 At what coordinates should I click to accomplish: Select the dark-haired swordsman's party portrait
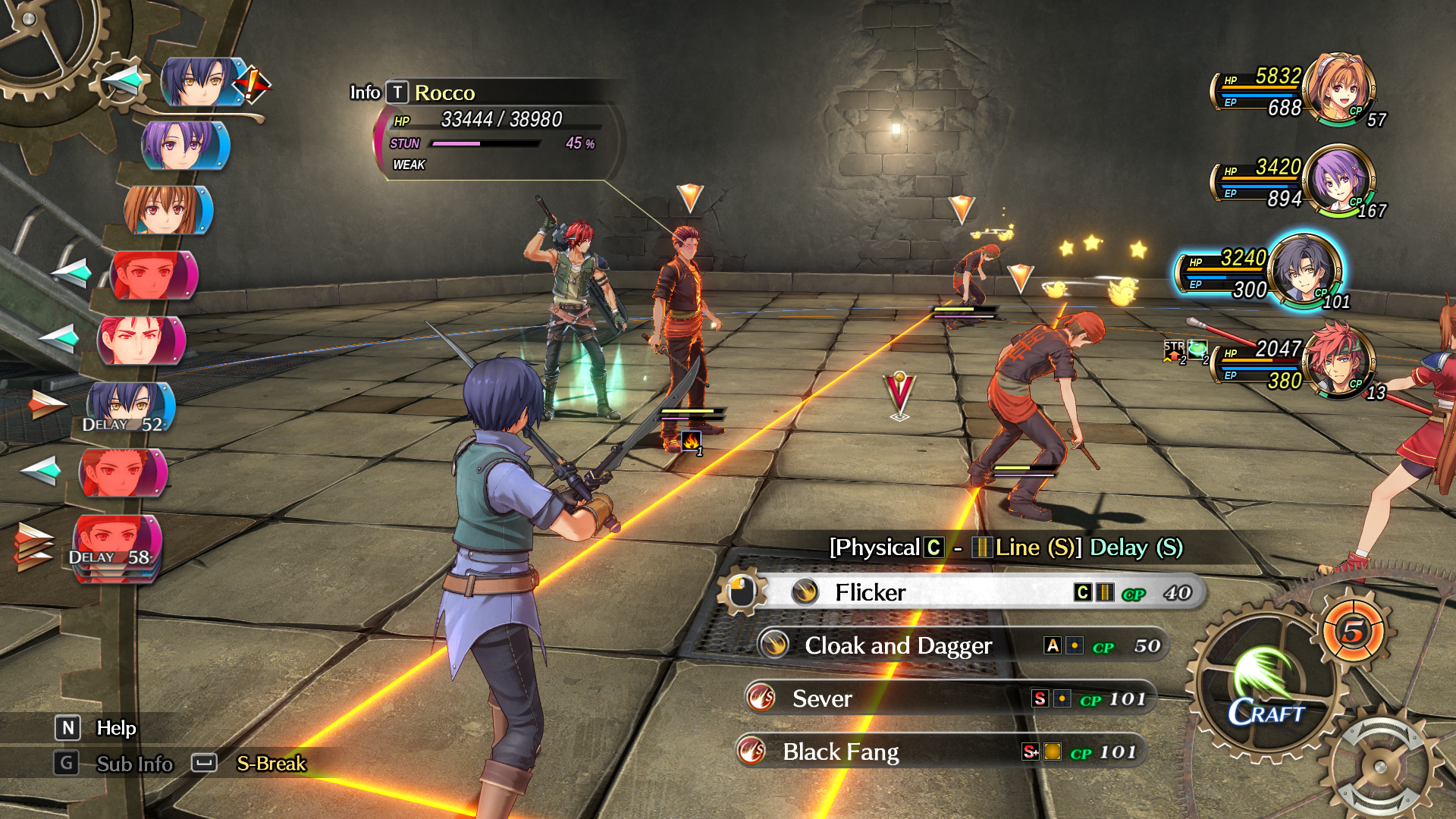pyautogui.click(x=1304, y=271)
